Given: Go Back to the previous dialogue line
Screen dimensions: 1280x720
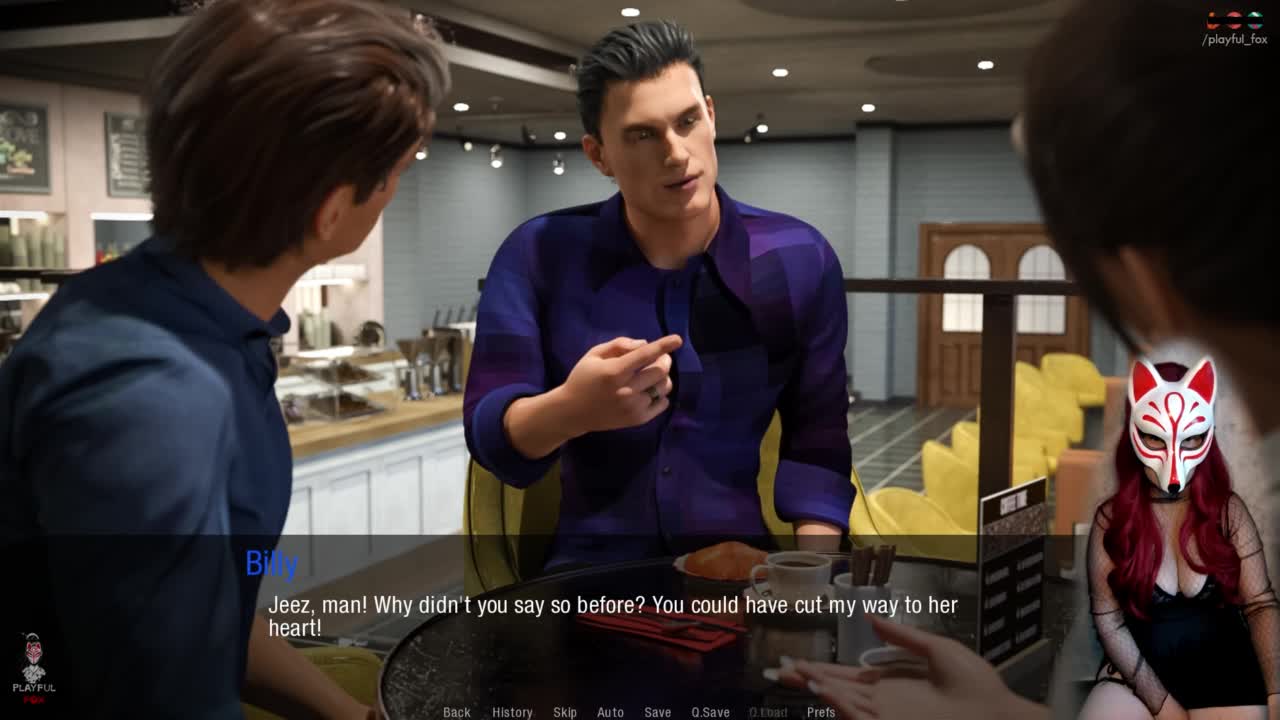Looking at the screenshot, I should point(457,712).
